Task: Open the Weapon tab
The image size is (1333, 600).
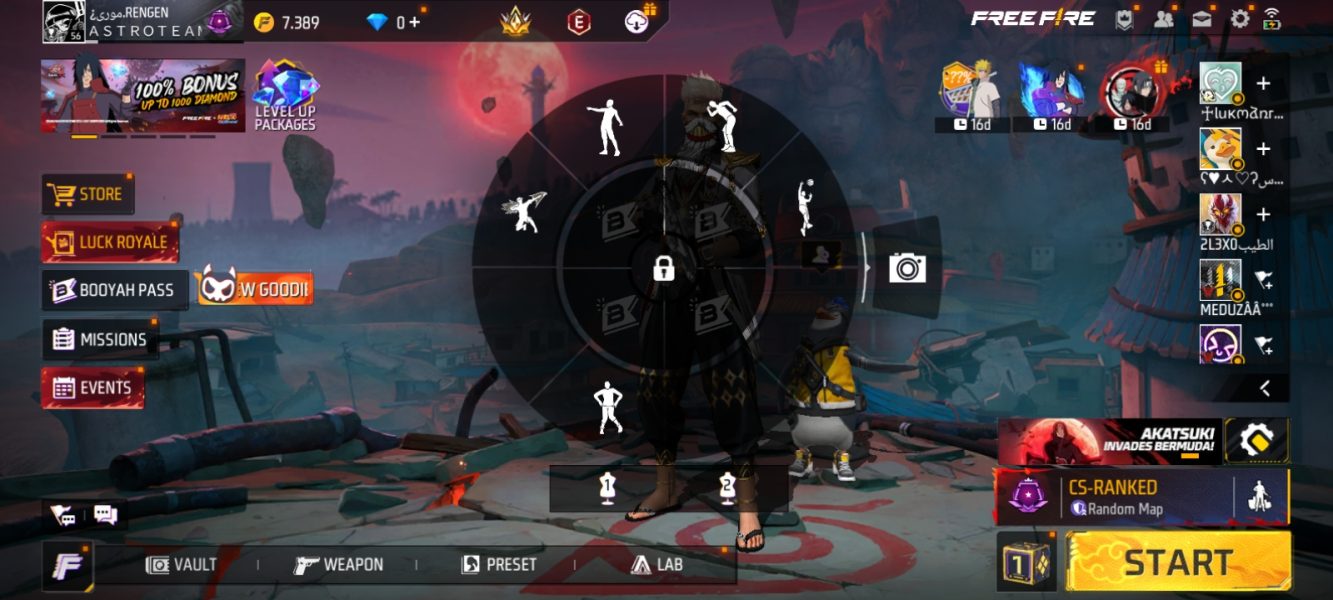Action: (x=339, y=565)
